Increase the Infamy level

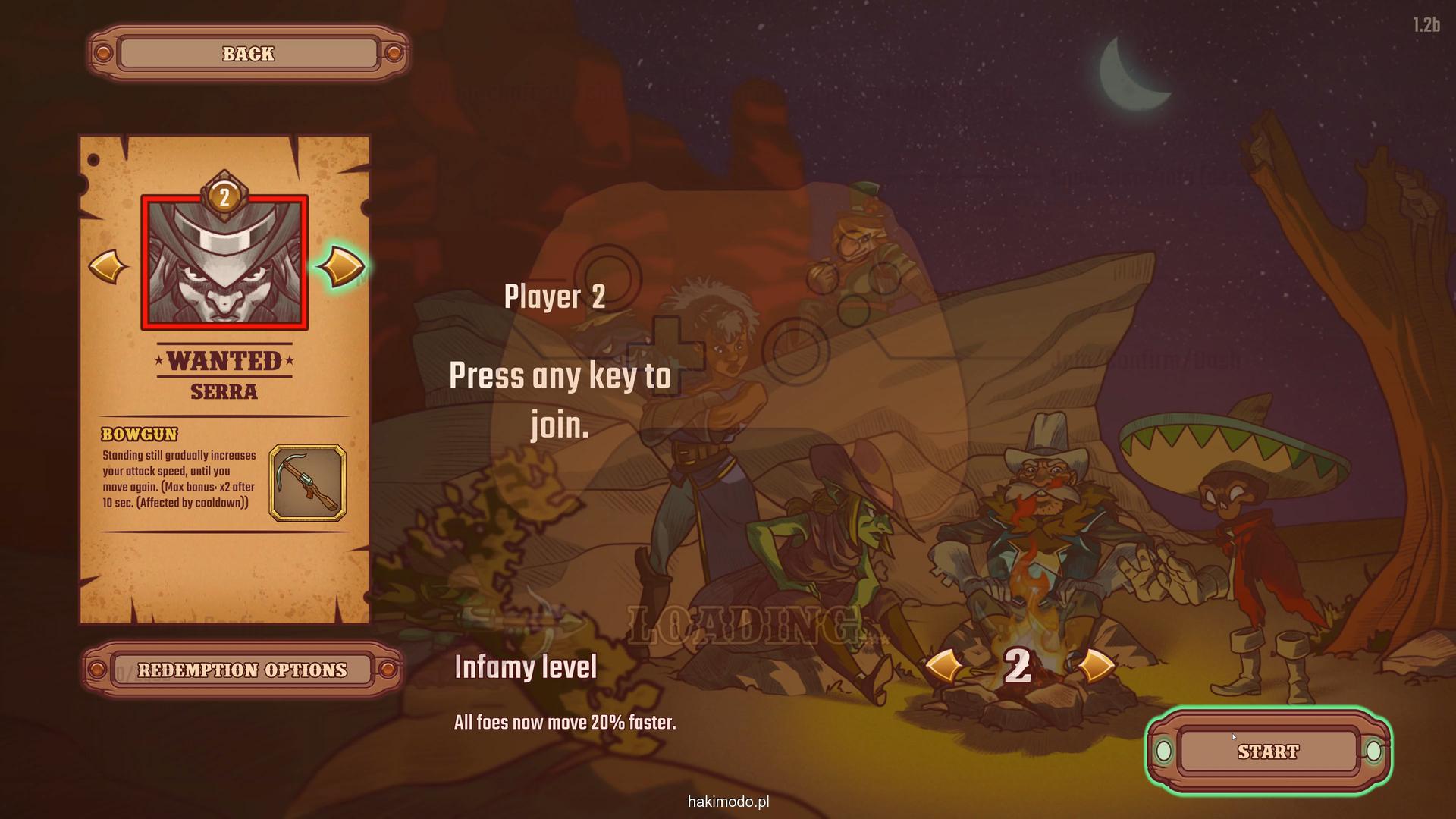coord(1094,667)
